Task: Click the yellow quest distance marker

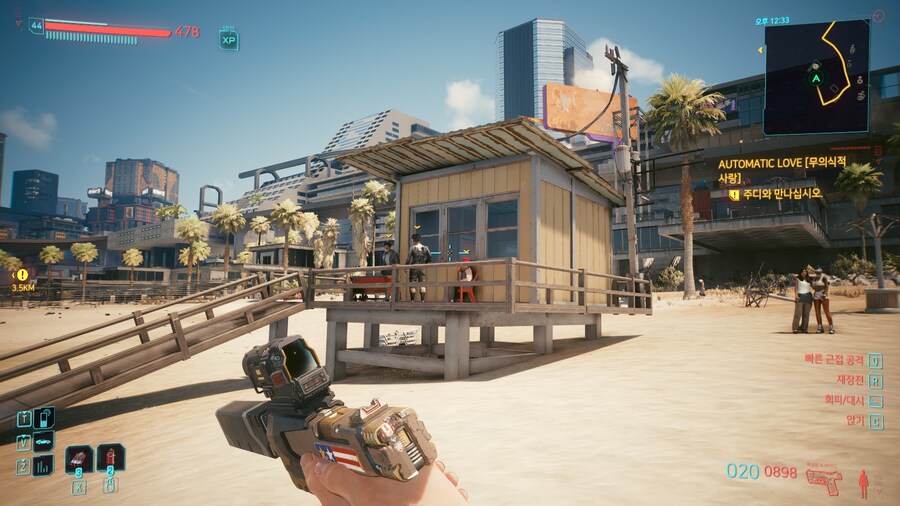Action: [22, 274]
